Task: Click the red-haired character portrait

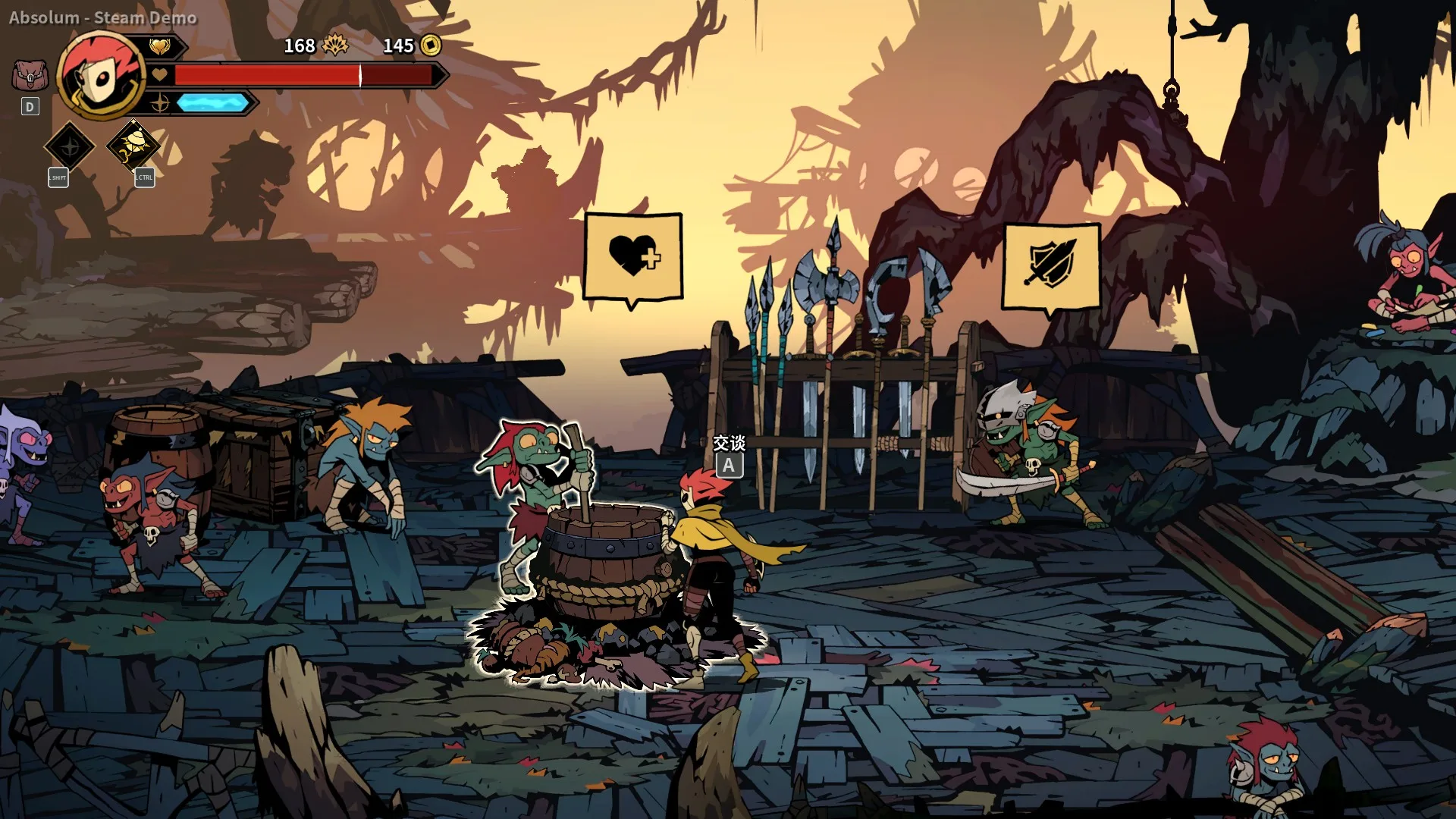Action: point(102,76)
